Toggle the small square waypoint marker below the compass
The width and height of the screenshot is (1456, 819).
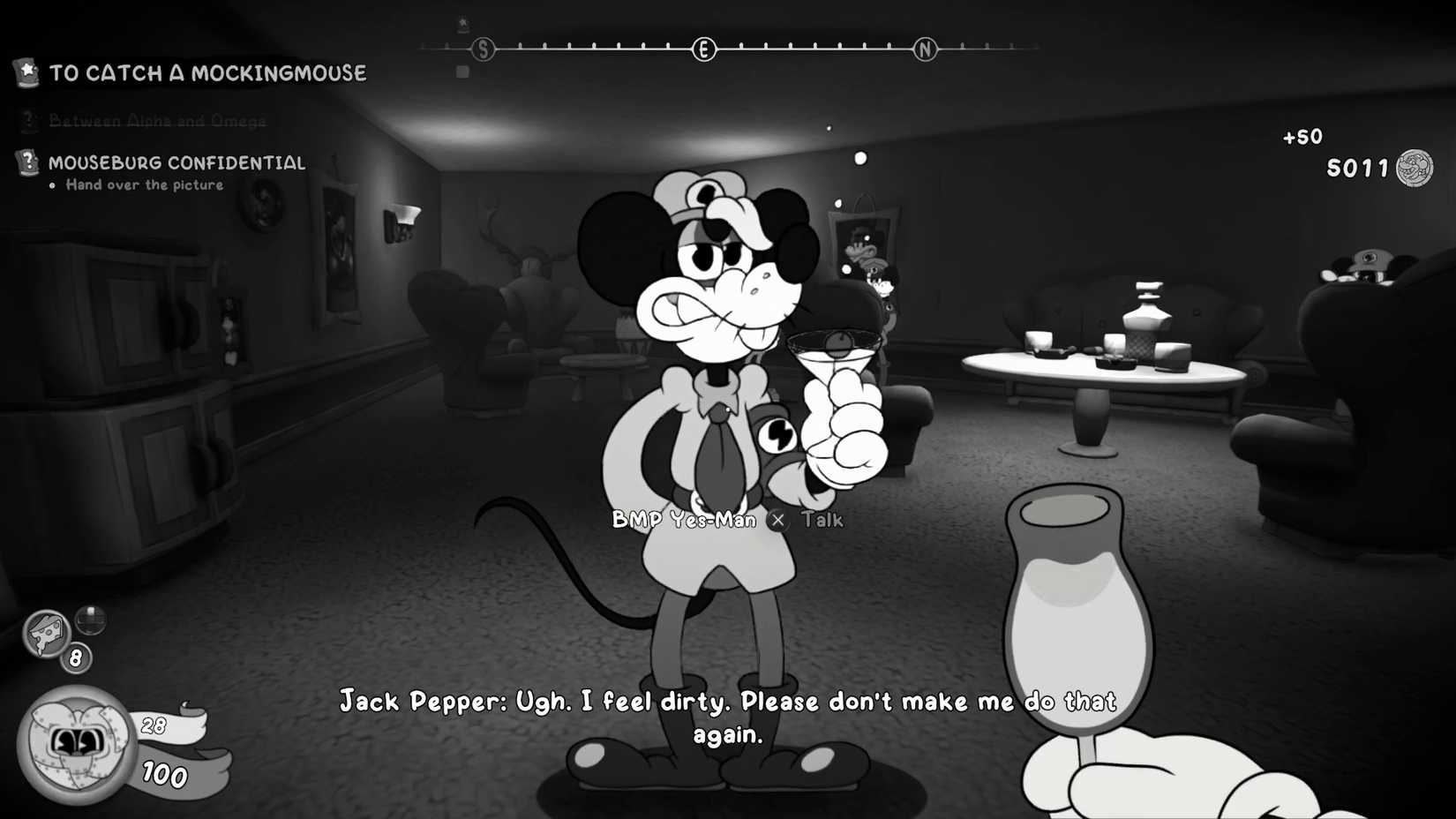pyautogui.click(x=462, y=71)
